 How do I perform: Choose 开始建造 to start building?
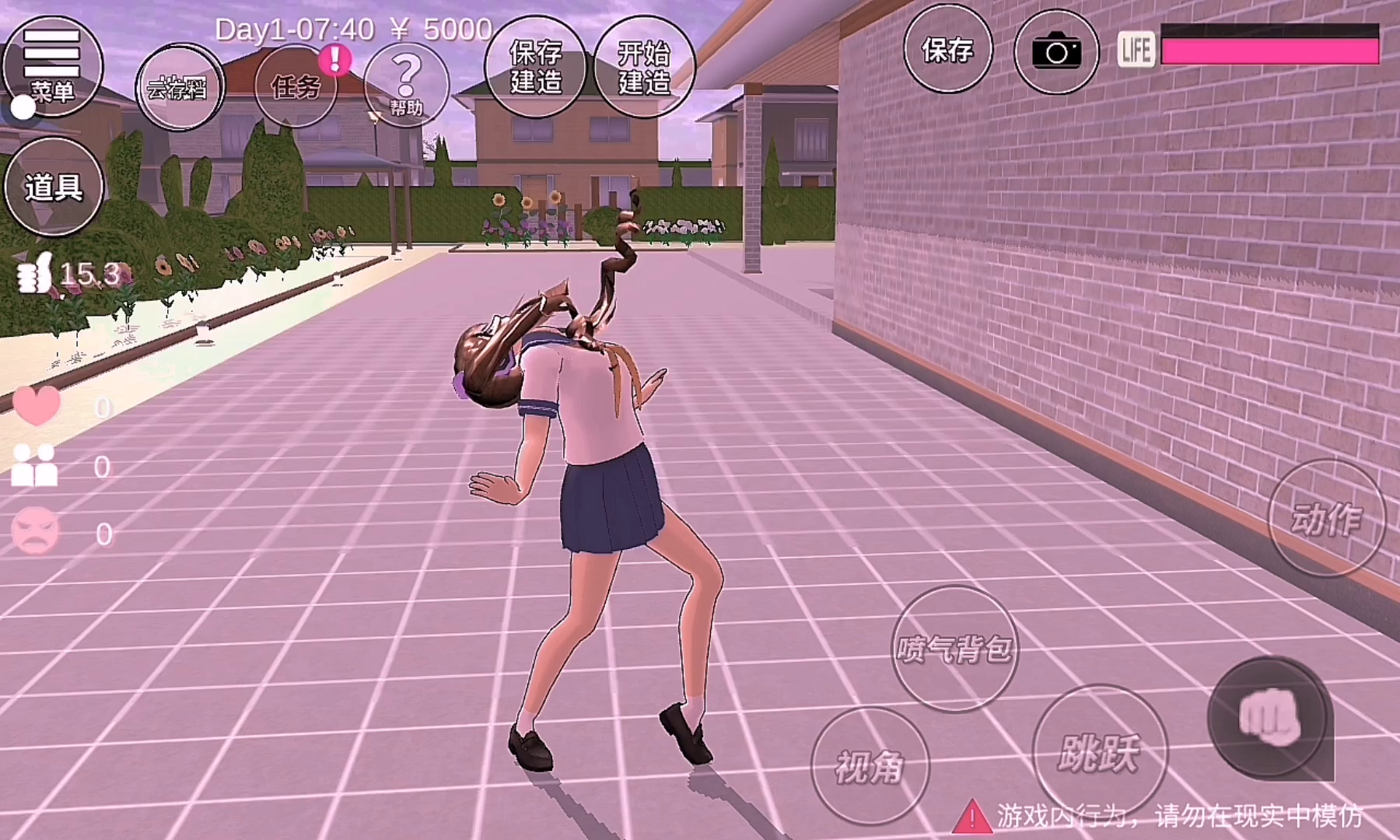tap(644, 67)
